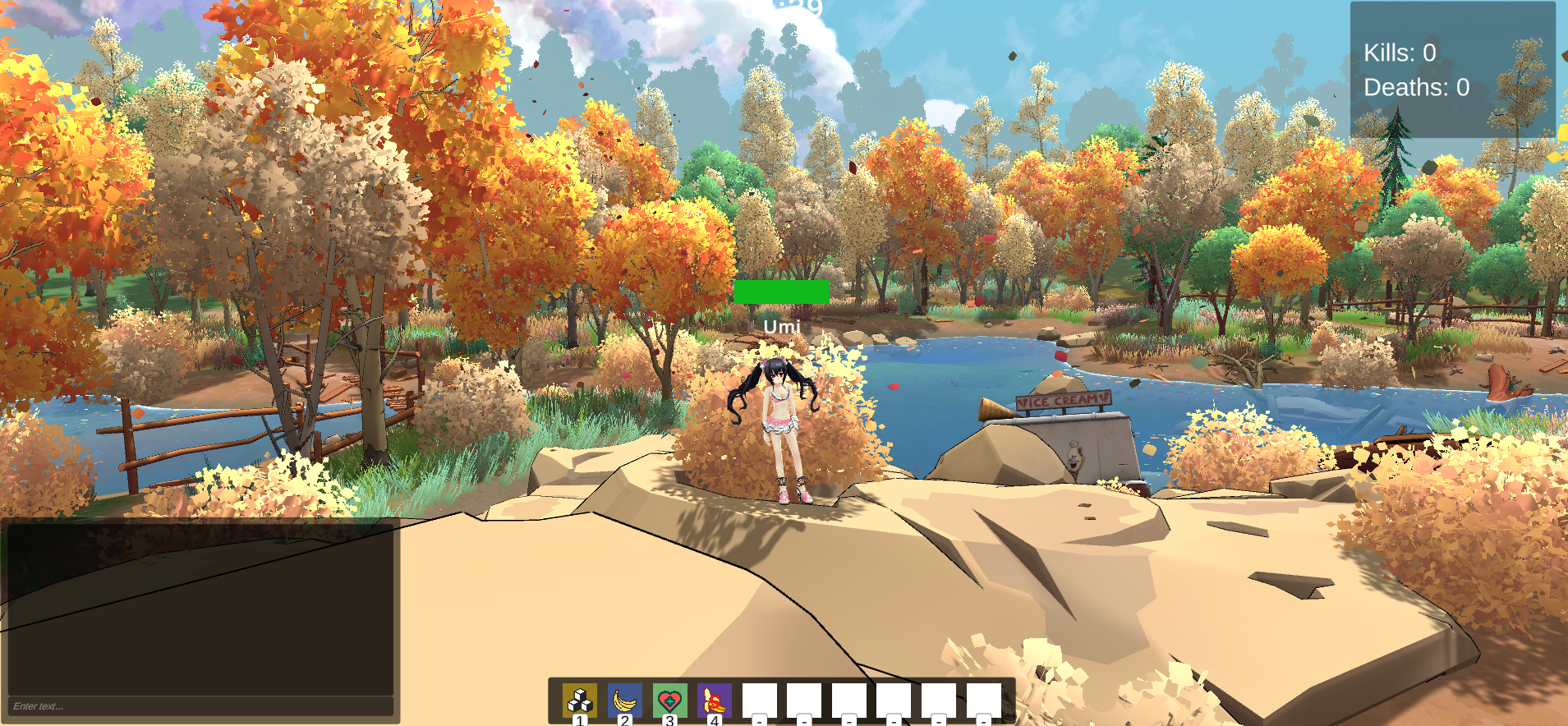Focus the 'Enter text...' chat input
This screenshot has width=1568, height=726.
tap(200, 706)
